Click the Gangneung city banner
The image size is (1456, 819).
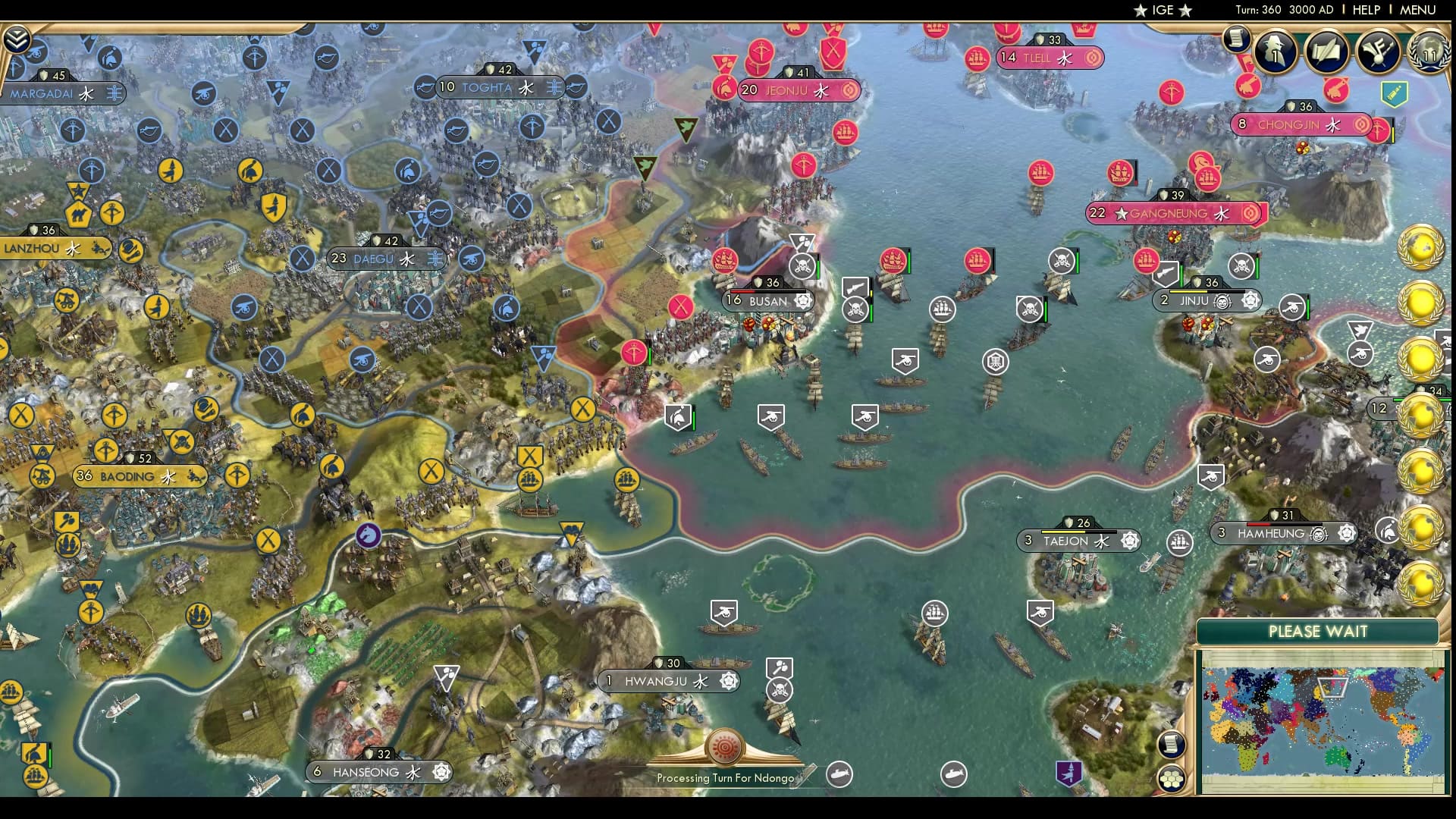coord(1170,214)
